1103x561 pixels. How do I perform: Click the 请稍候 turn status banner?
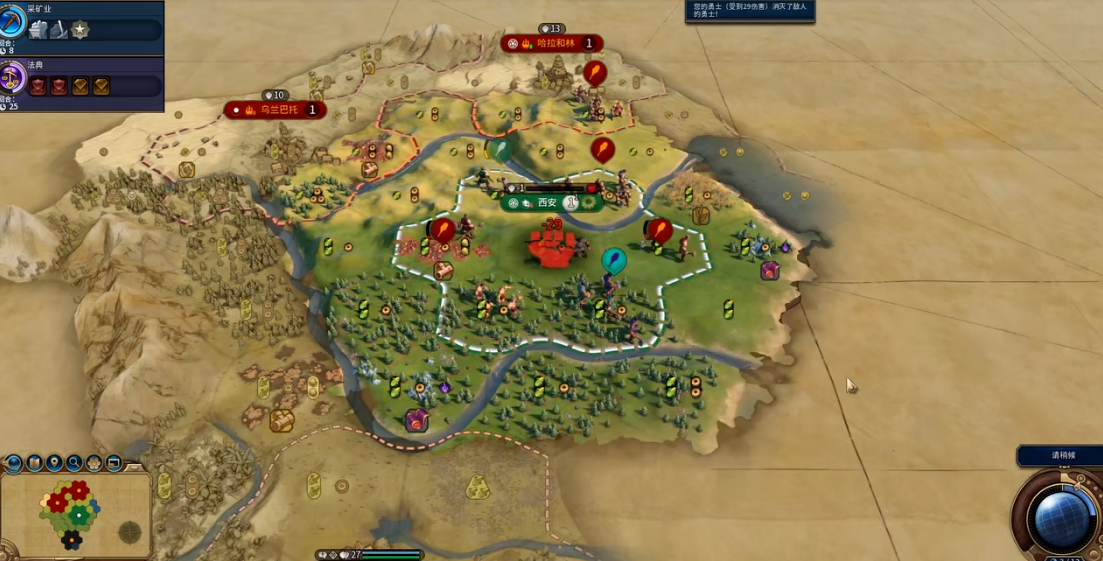1061,456
